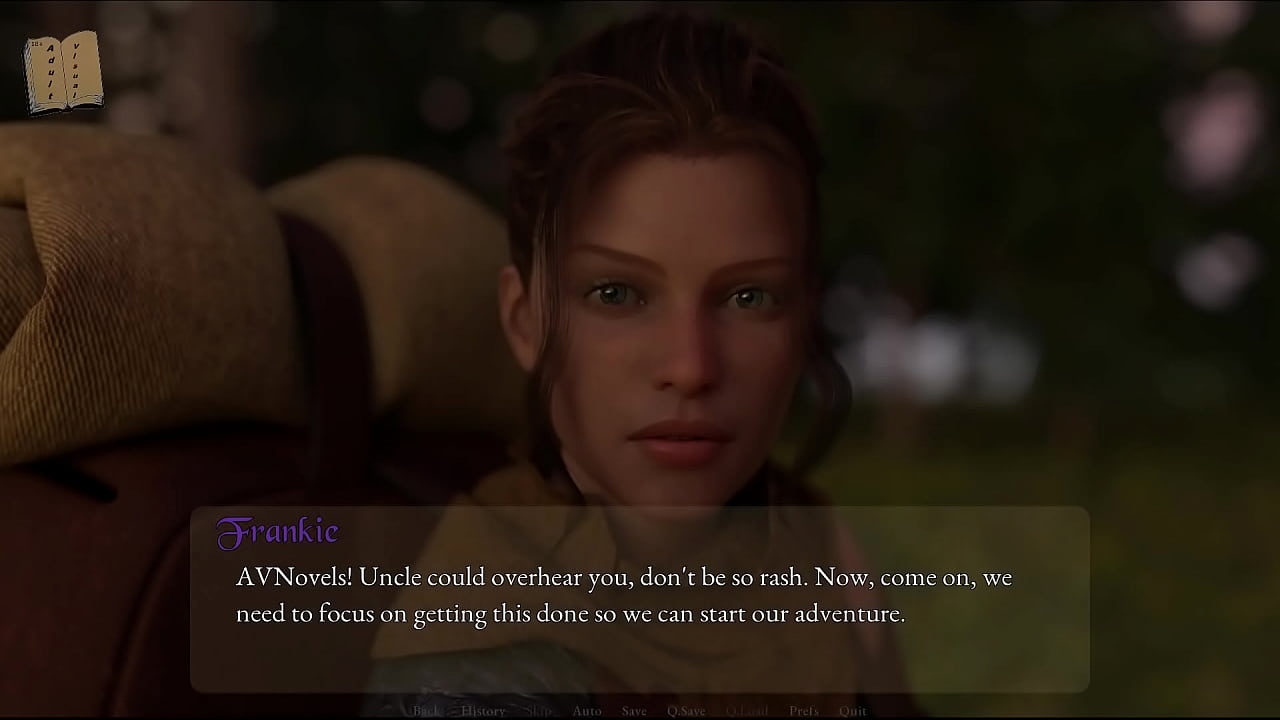The width and height of the screenshot is (1280, 720).
Task: Advance Frankie's dialogue text box
Action: point(640,598)
